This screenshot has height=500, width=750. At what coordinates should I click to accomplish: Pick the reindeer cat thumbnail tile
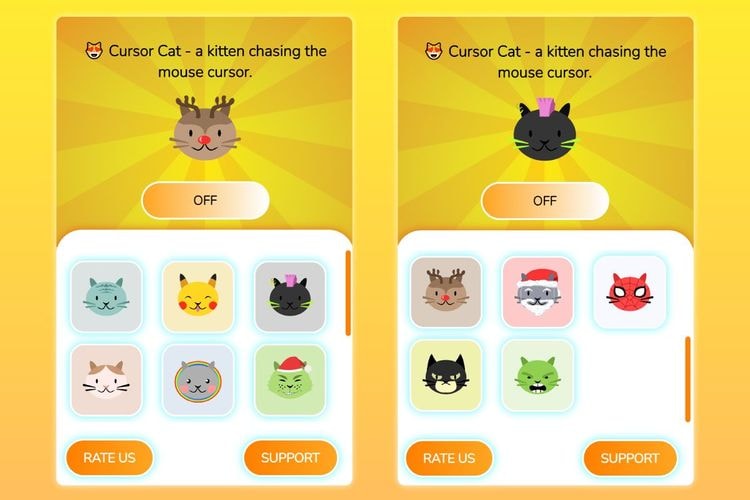pyautogui.click(x=446, y=292)
